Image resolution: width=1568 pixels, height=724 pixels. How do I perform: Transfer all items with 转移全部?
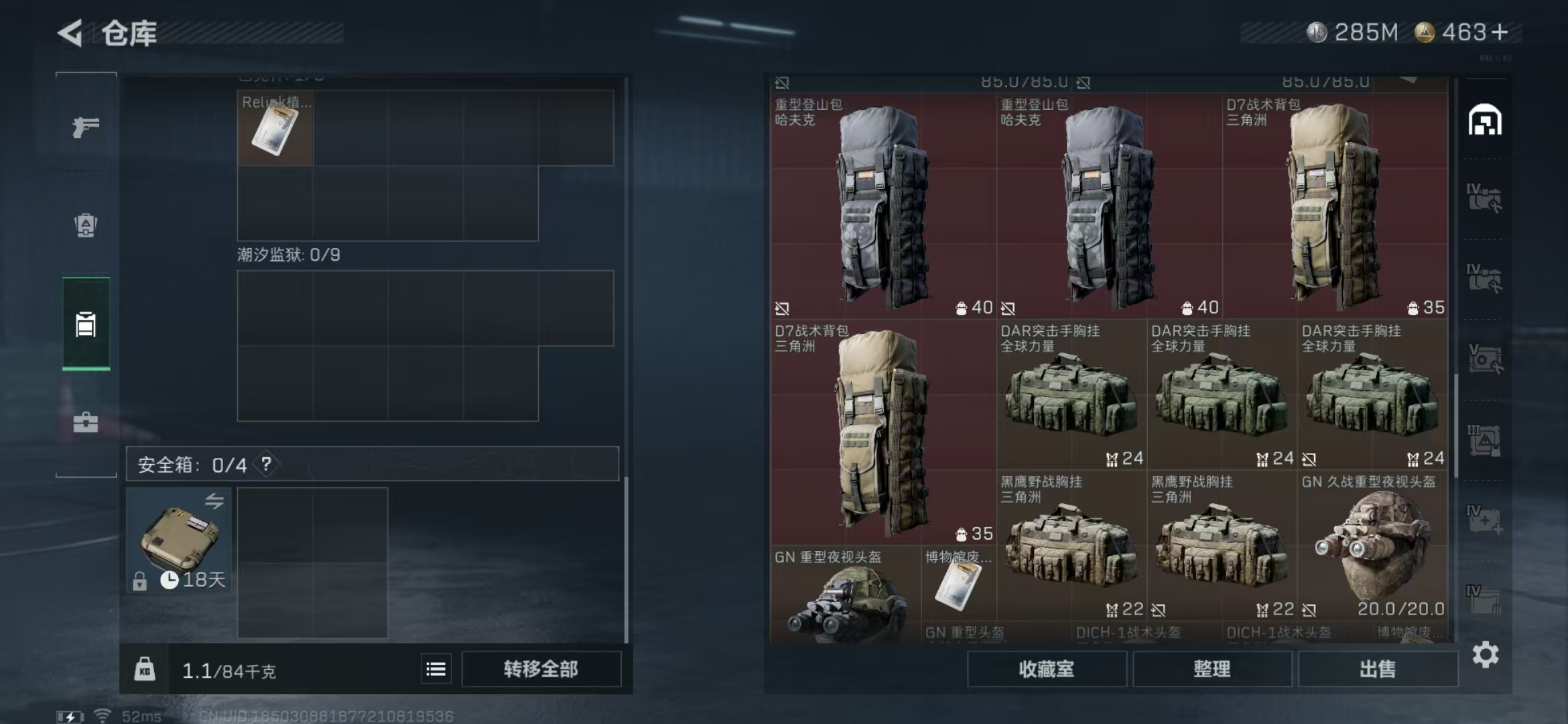pos(541,669)
